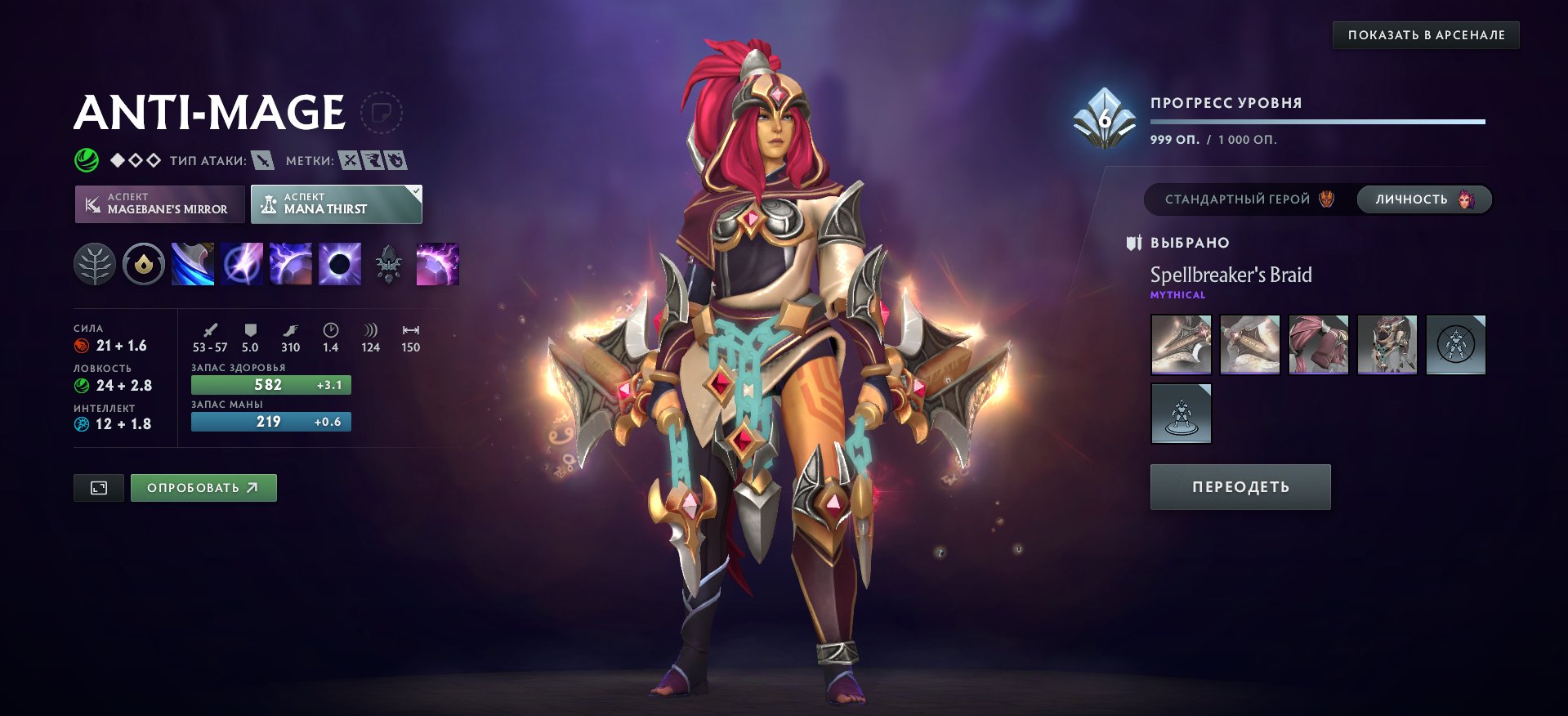Image resolution: width=1568 pixels, height=716 pixels.
Task: View the Blink ability icon
Action: coord(242,263)
